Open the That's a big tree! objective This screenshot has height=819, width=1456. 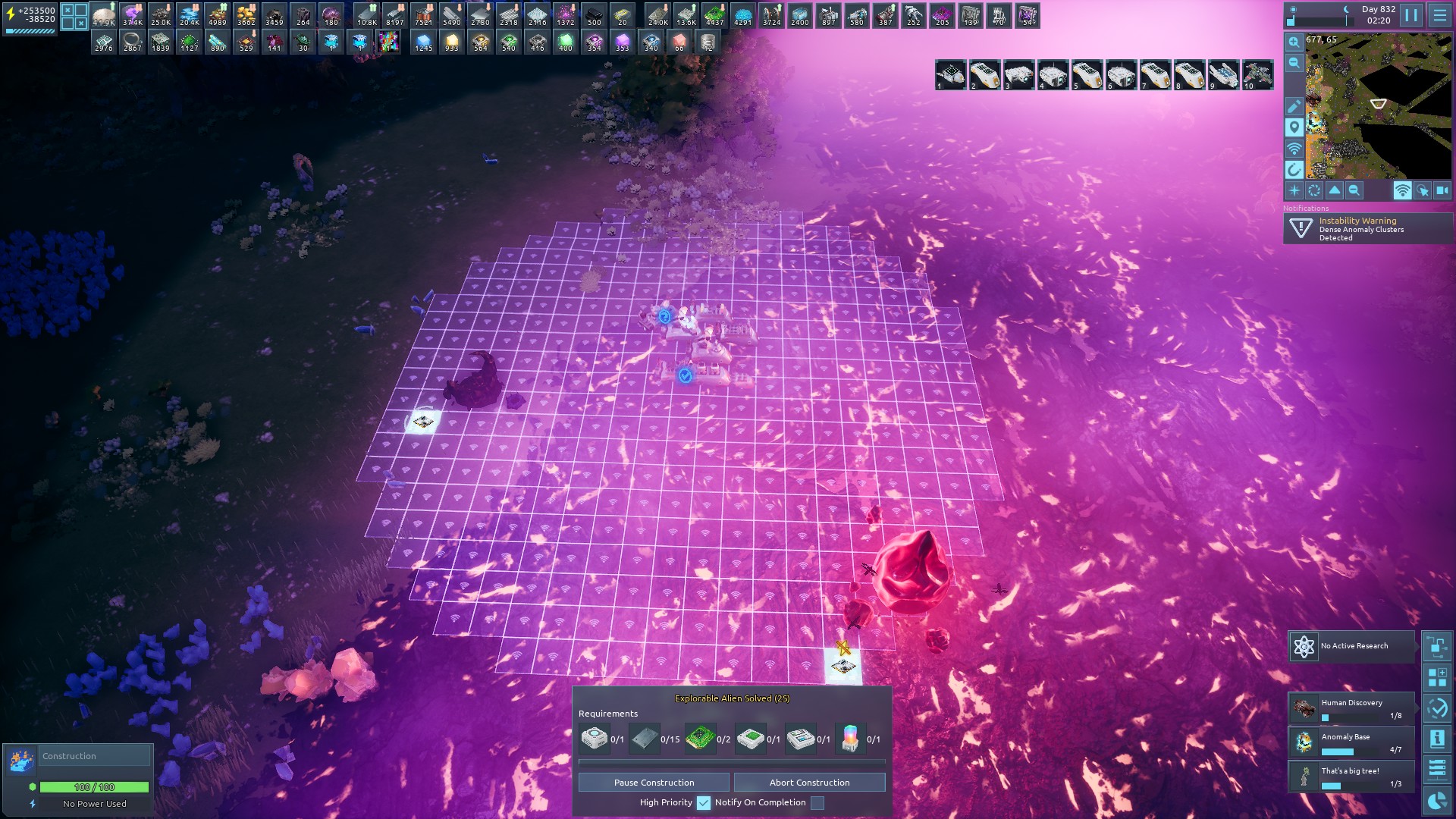pyautogui.click(x=1351, y=777)
